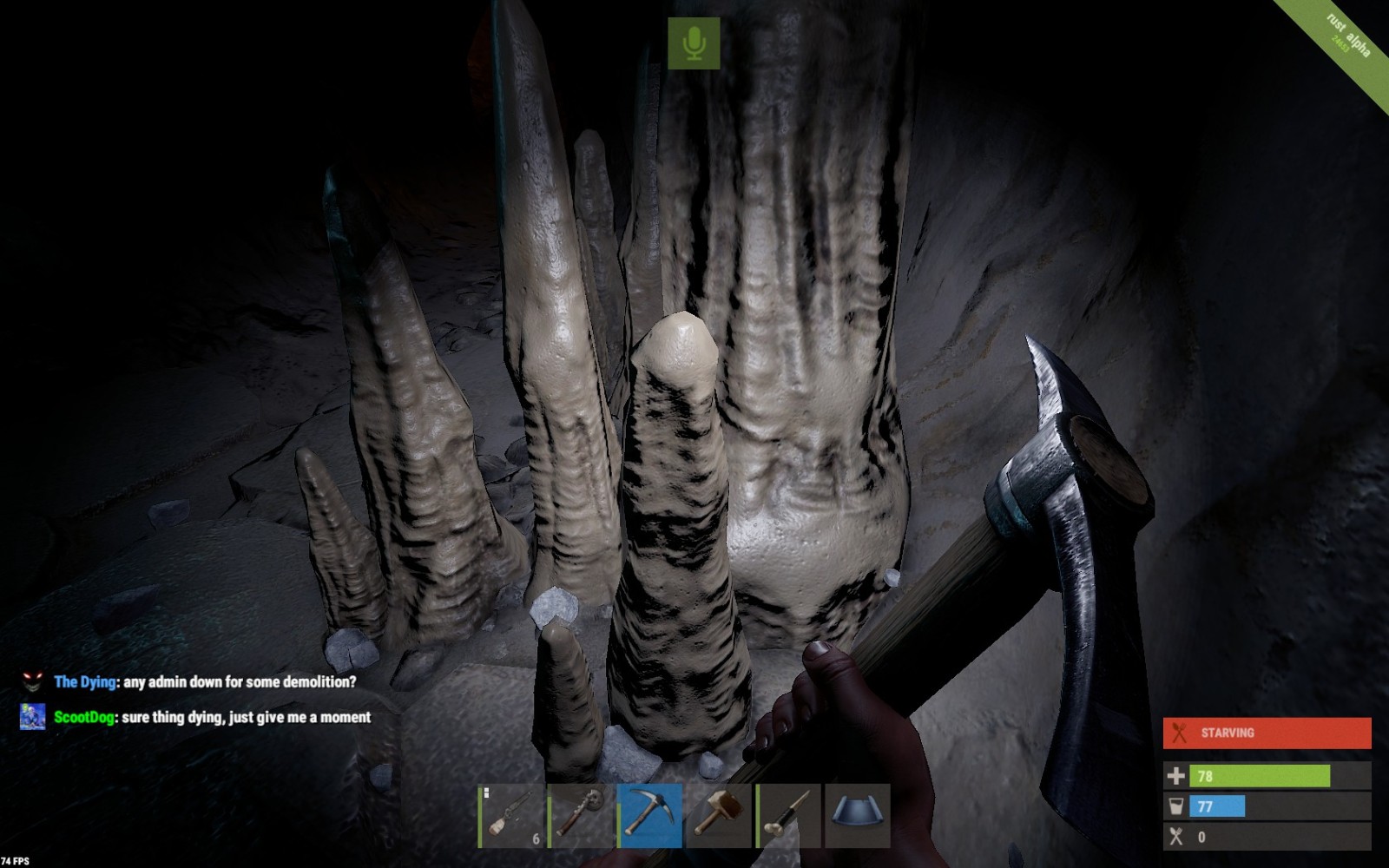1389x868 pixels.
Task: Click the red STARVING status alert
Action: pyautogui.click(x=1267, y=733)
